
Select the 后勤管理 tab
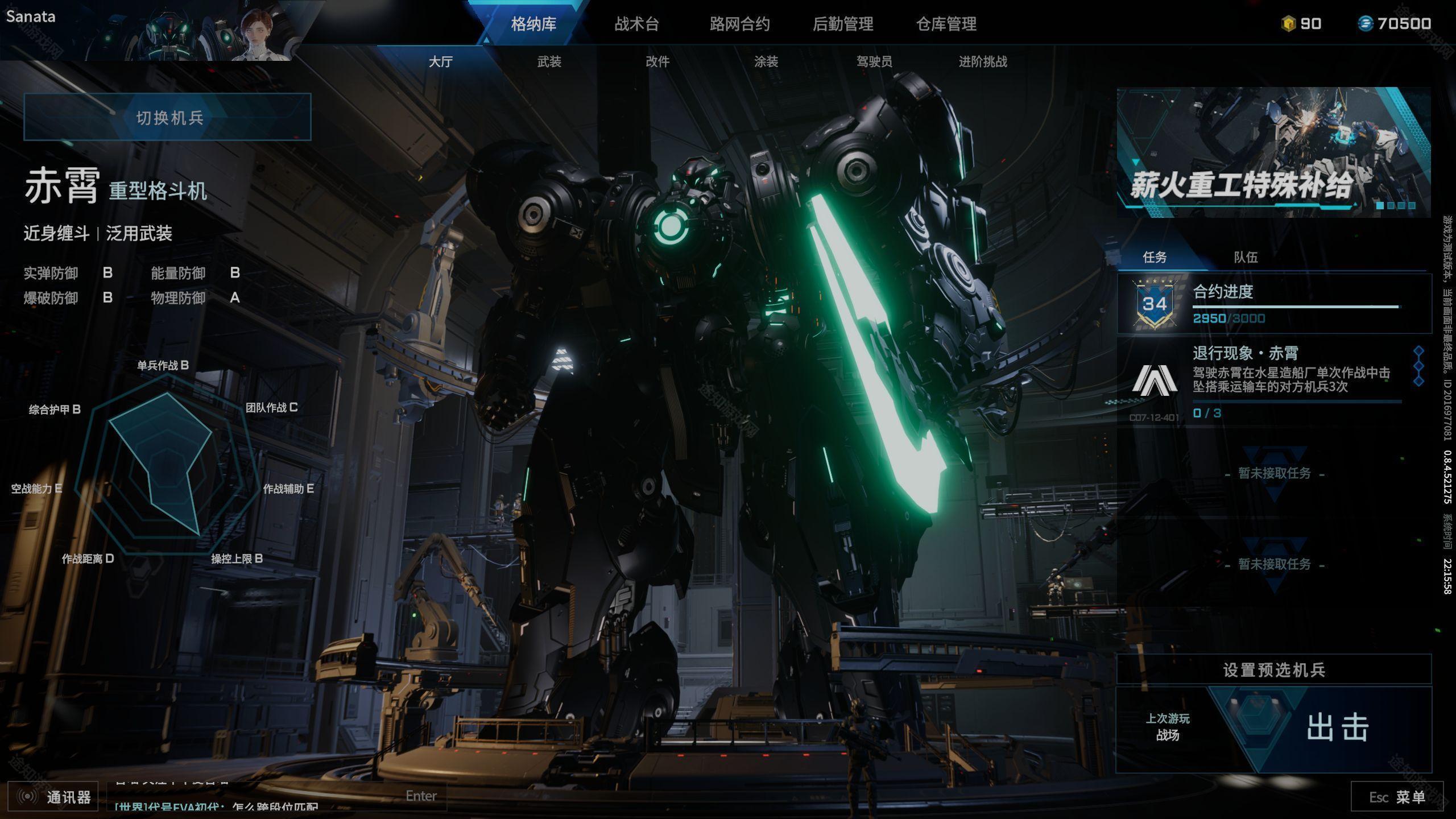point(843,24)
